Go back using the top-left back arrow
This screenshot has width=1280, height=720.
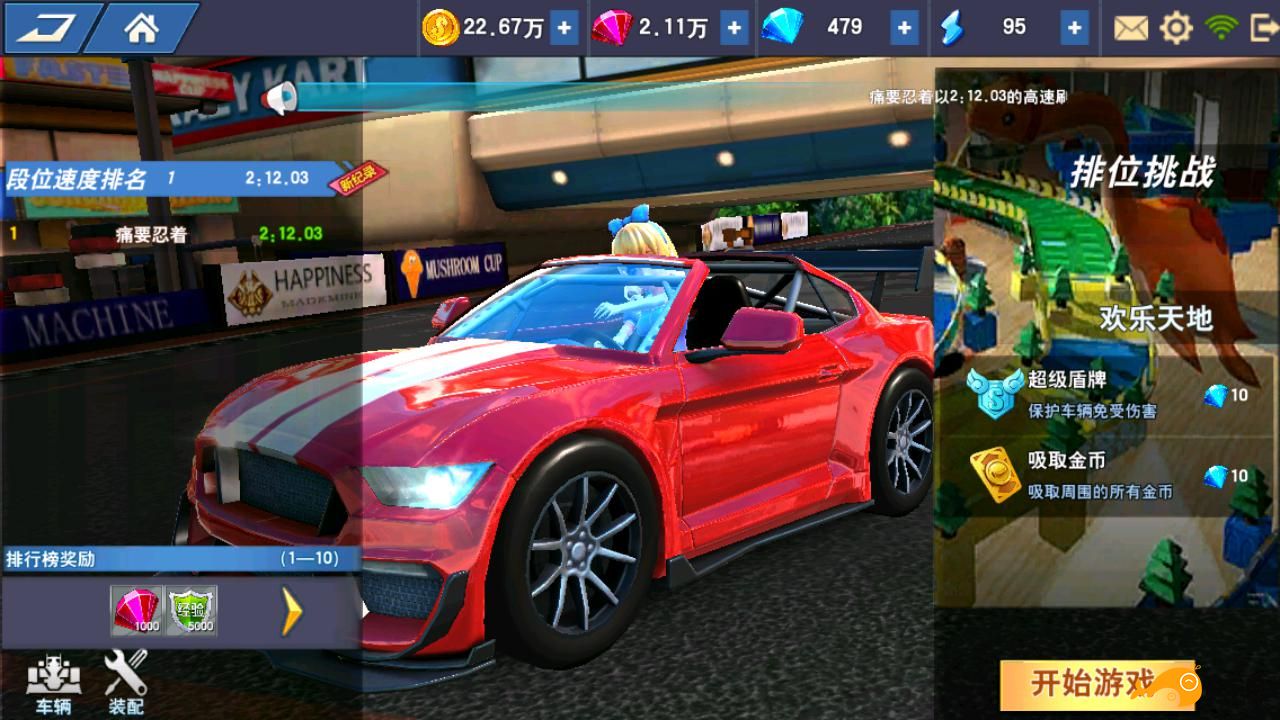47,28
